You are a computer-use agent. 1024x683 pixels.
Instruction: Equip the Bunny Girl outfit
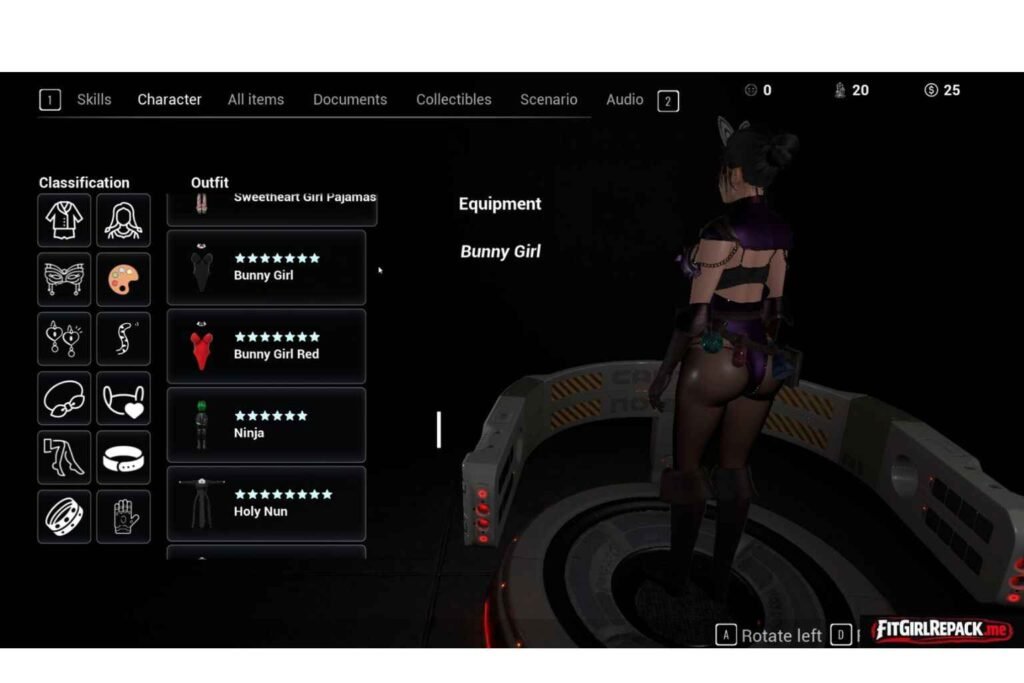(x=266, y=267)
